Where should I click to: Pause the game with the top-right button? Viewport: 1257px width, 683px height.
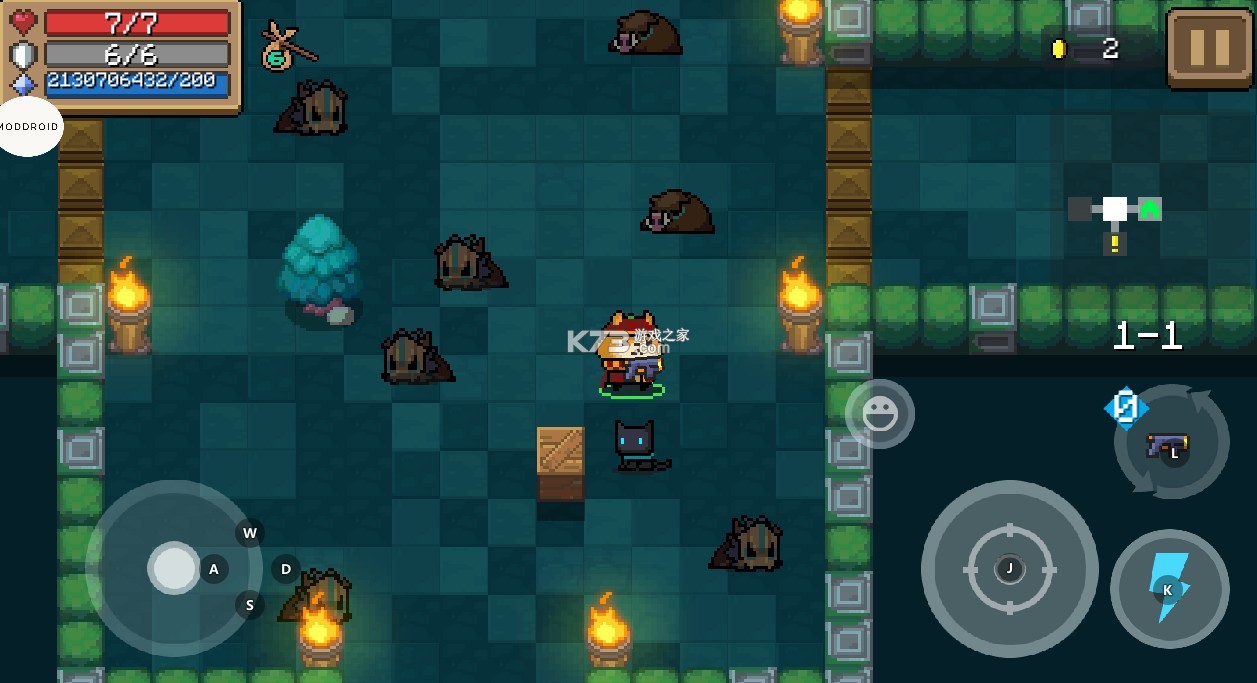tap(1208, 48)
